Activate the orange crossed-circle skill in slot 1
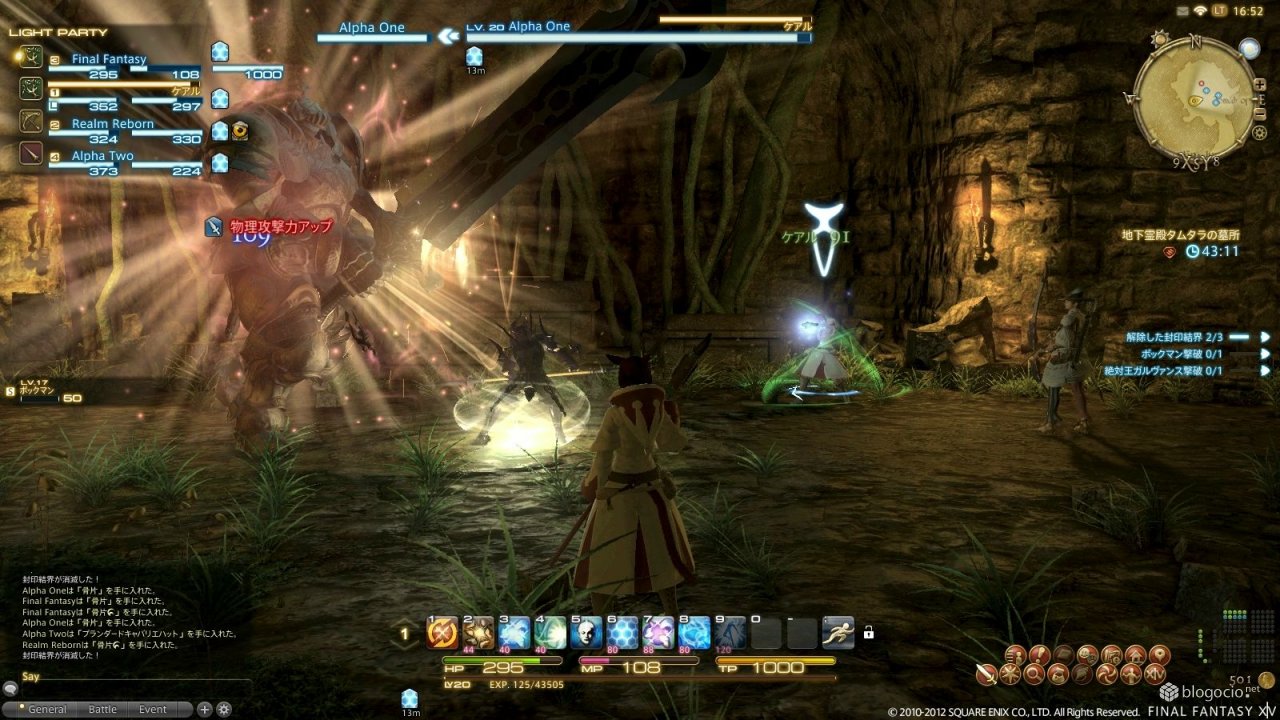 (443, 633)
